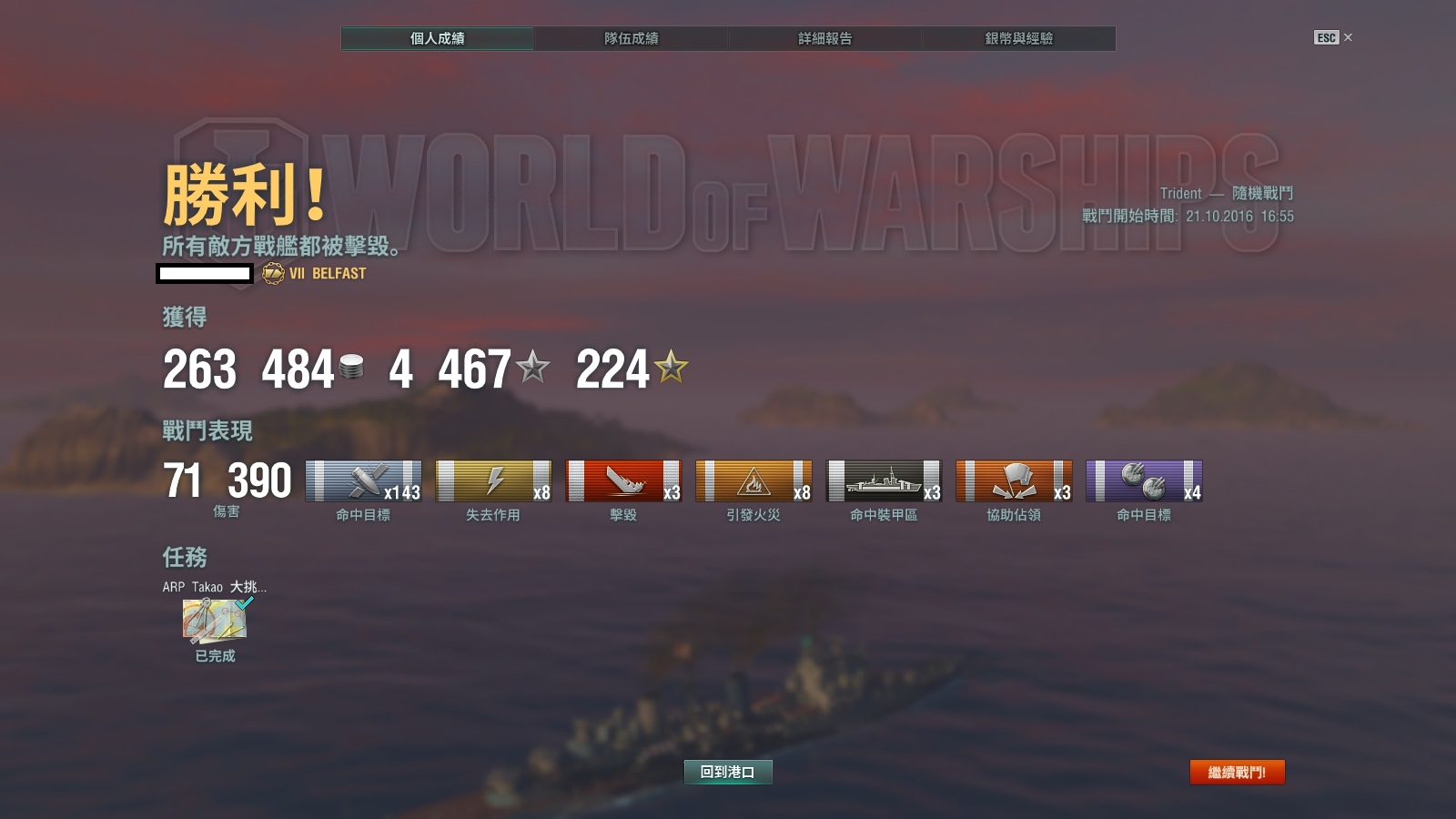Image resolution: width=1456 pixels, height=819 pixels.
Task: Show the 詳細報告 tab
Action: (x=824, y=38)
